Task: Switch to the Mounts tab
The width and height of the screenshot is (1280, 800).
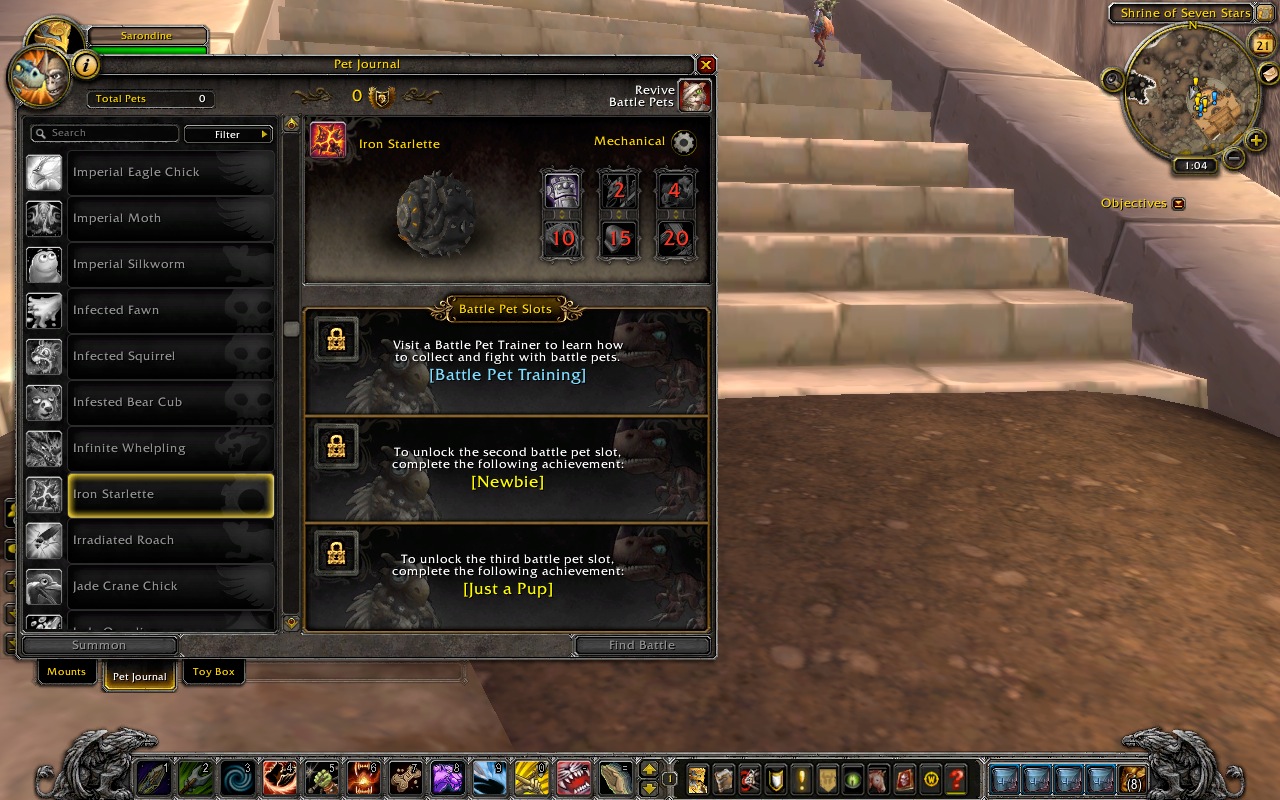Action: [x=67, y=672]
